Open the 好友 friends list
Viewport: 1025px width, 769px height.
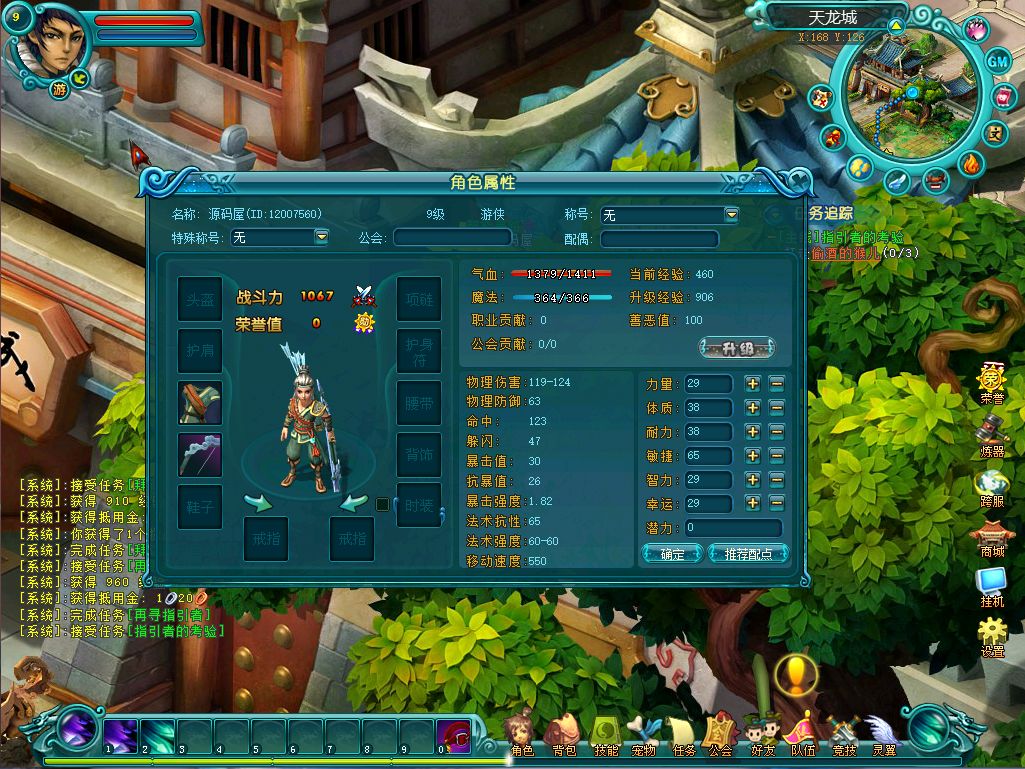tap(763, 736)
